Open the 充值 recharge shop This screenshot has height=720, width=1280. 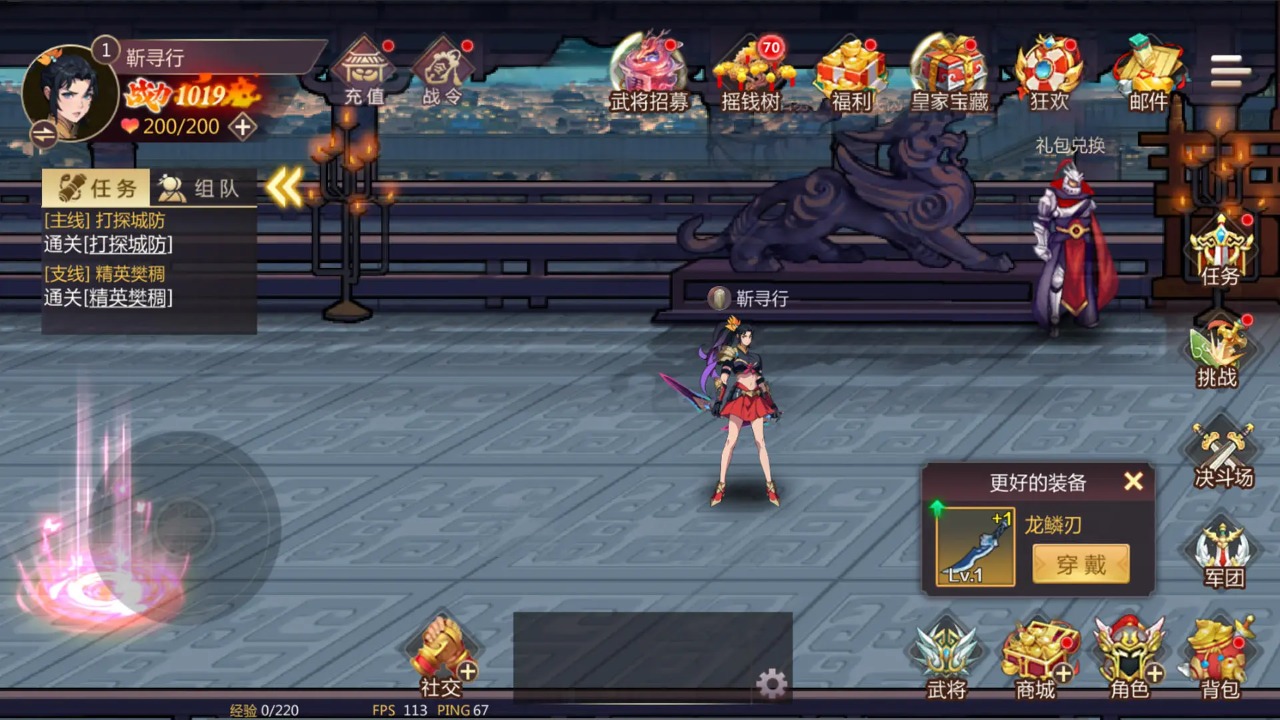point(363,72)
